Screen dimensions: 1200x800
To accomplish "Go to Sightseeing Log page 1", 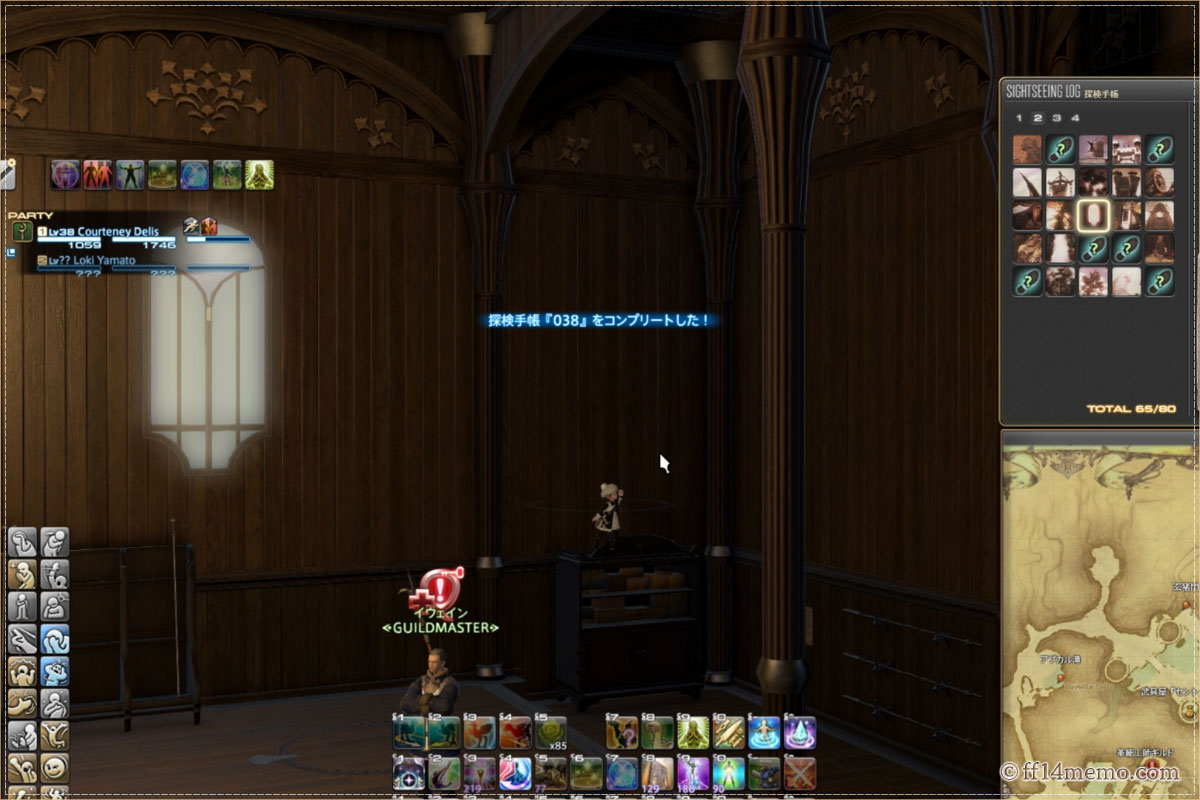I will click(1019, 118).
